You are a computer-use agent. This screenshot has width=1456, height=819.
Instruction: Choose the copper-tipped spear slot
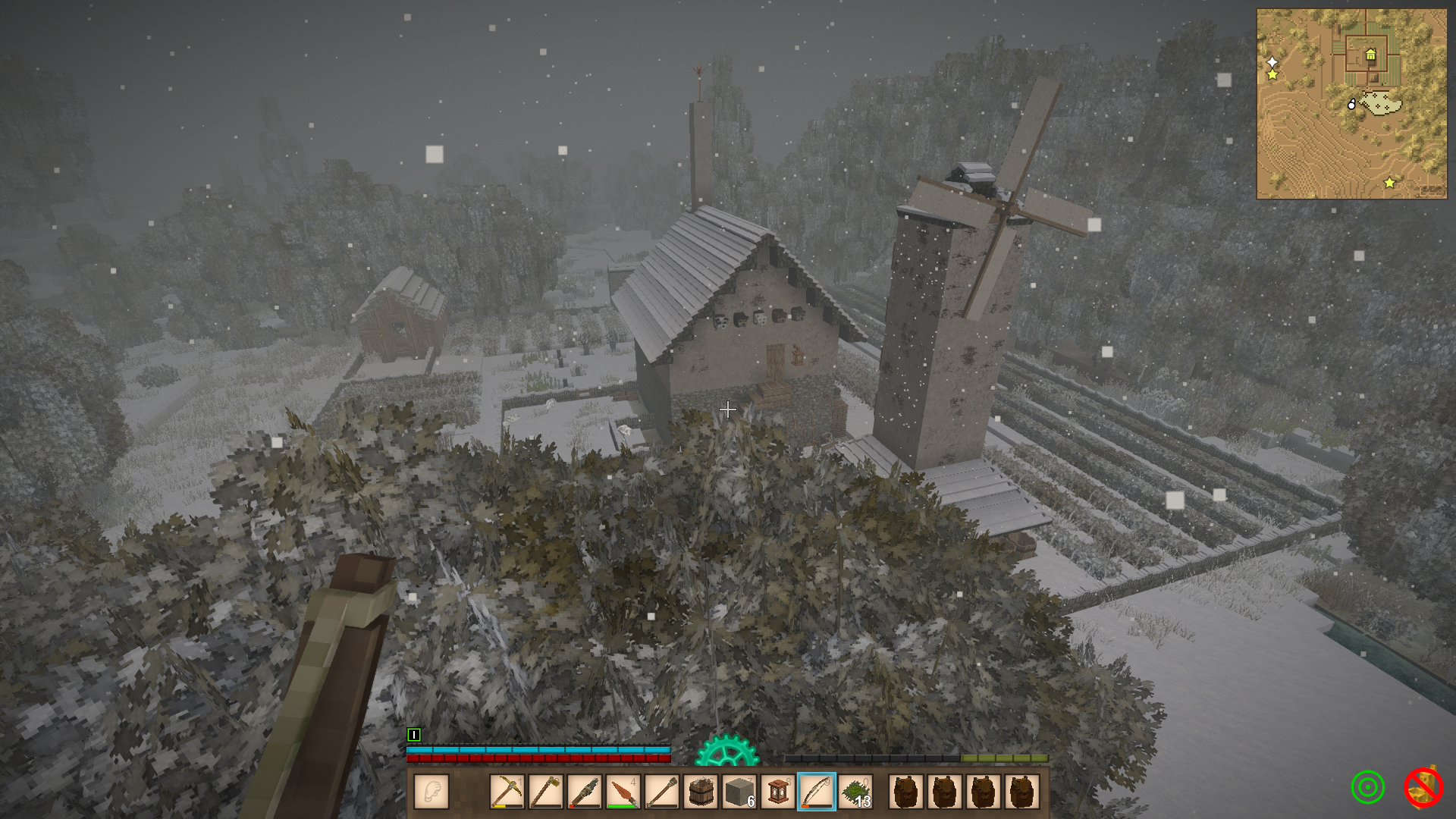click(623, 792)
